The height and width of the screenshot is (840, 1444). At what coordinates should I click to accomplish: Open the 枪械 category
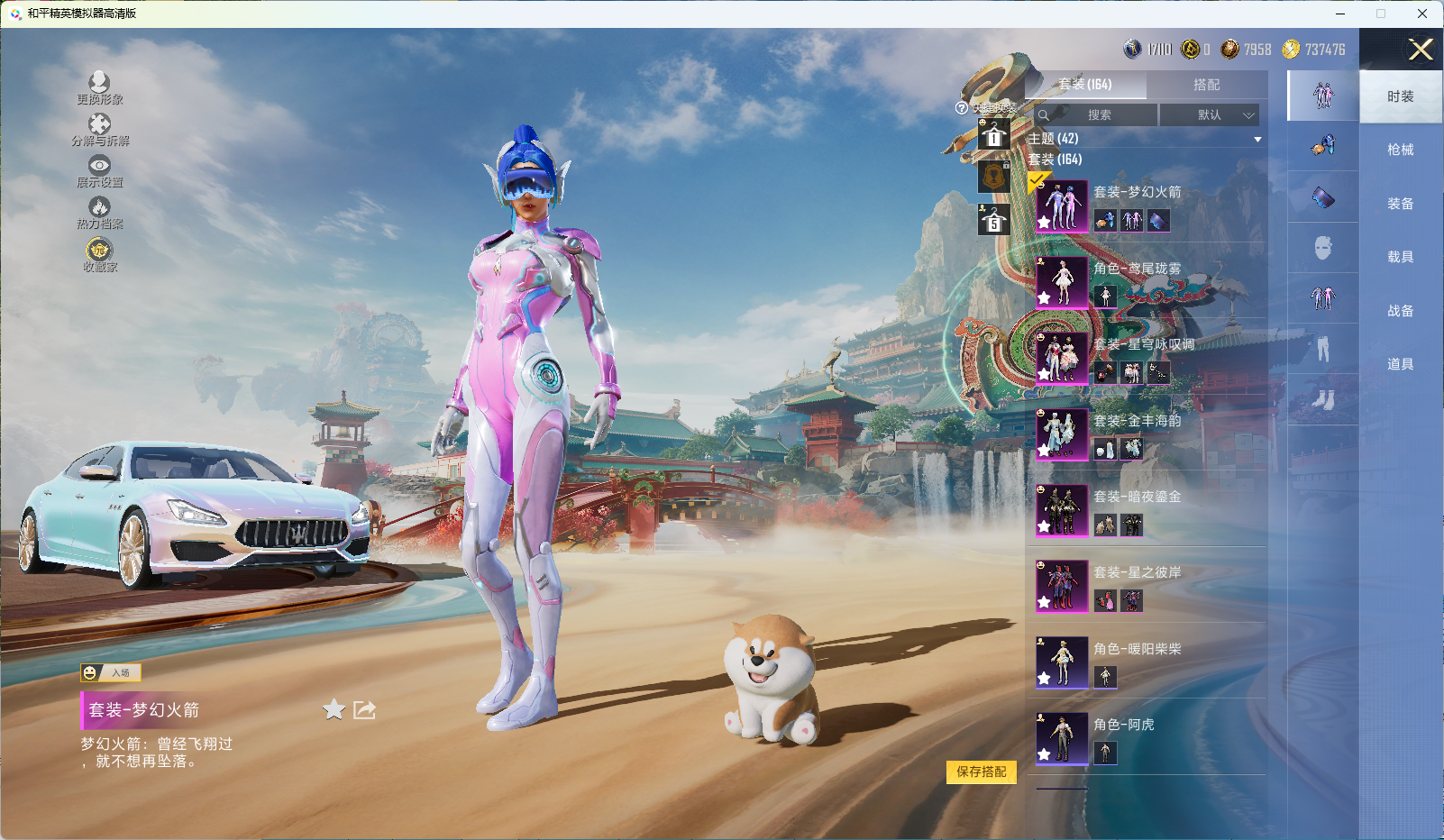tap(1400, 150)
